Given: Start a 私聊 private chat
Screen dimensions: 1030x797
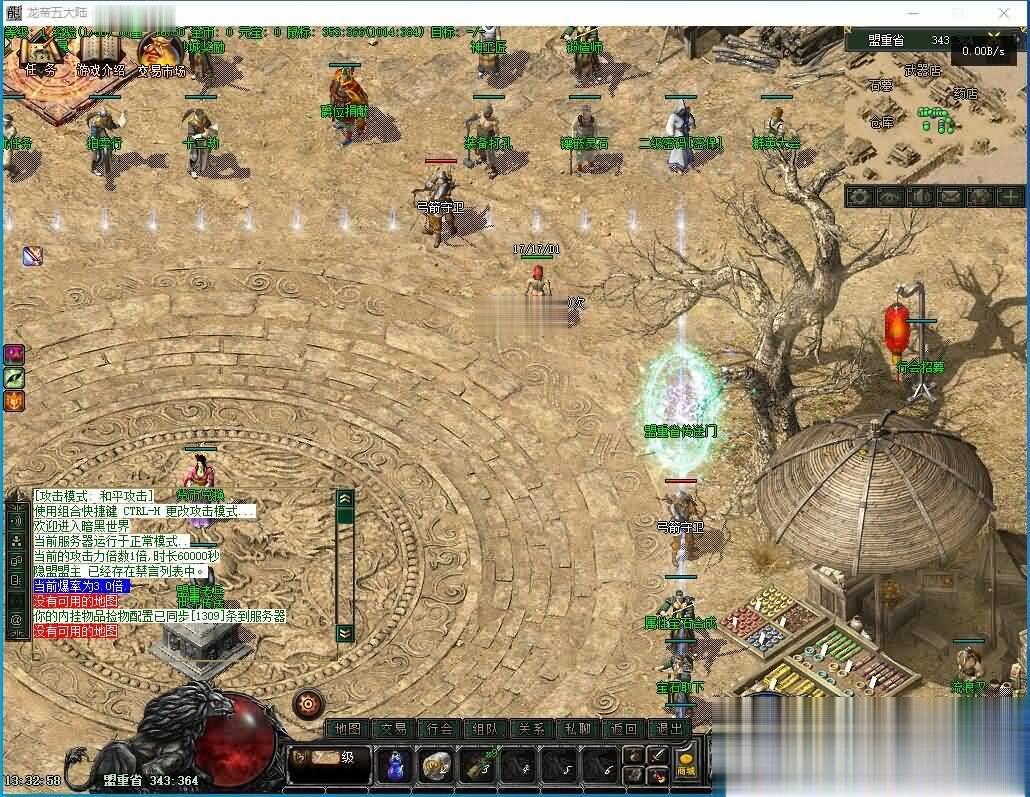Looking at the screenshot, I should [x=578, y=729].
